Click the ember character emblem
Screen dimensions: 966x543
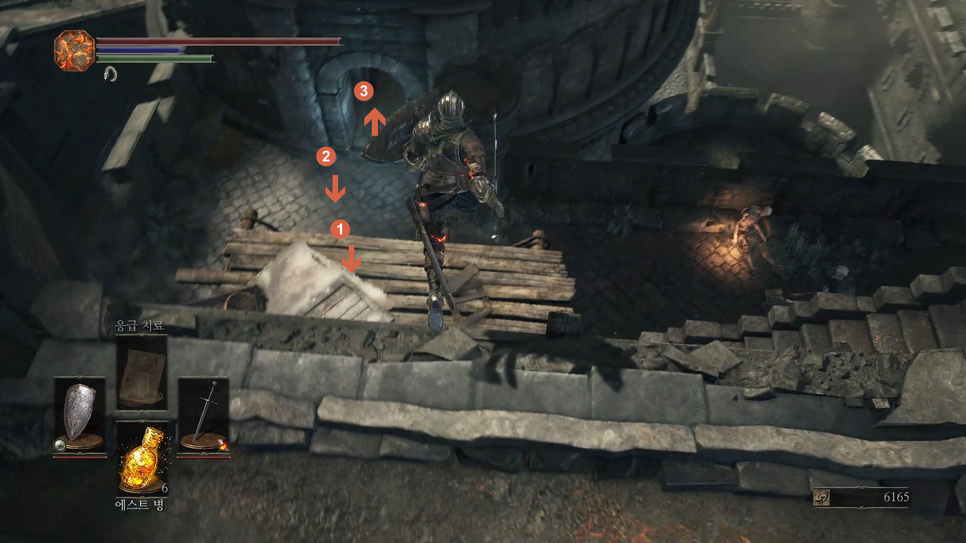tap(74, 50)
